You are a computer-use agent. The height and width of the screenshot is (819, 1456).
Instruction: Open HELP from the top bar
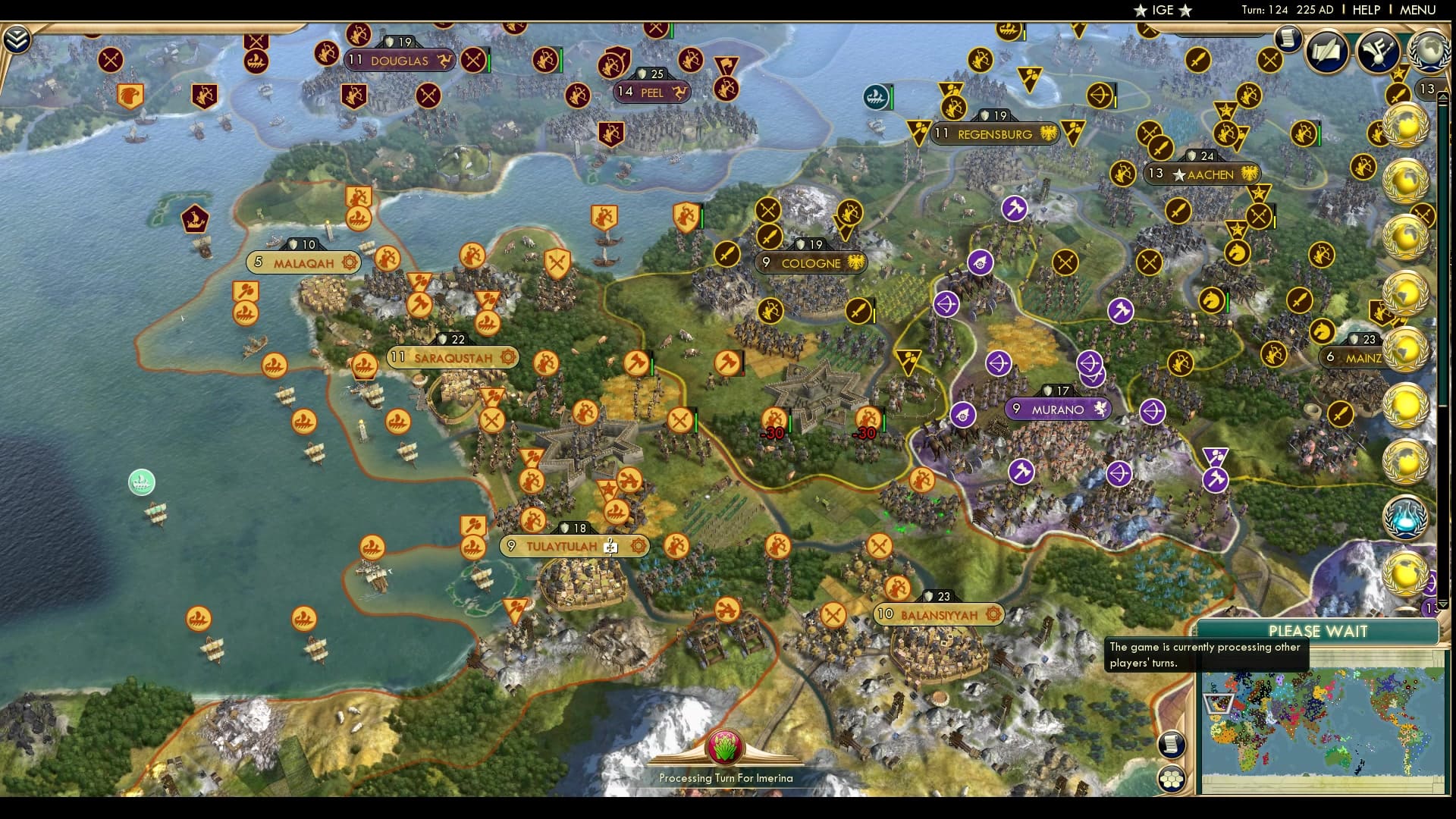1365,11
